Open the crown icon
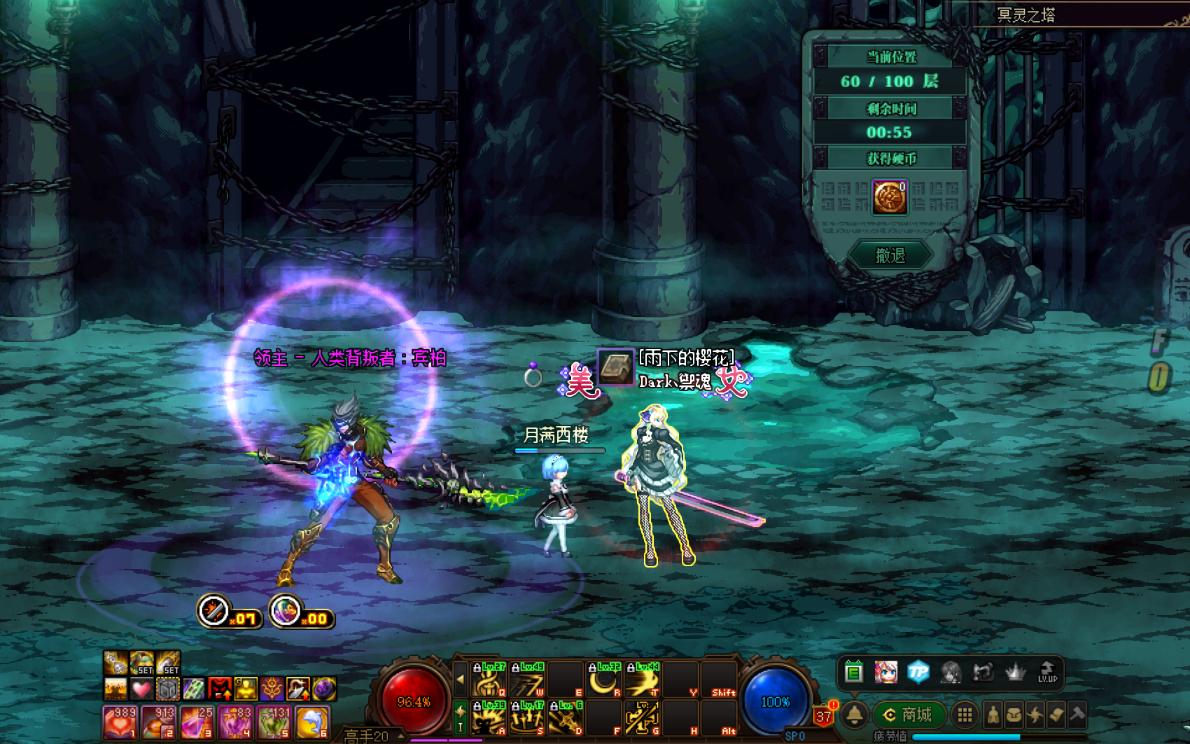The height and width of the screenshot is (744, 1190). [x=1015, y=672]
